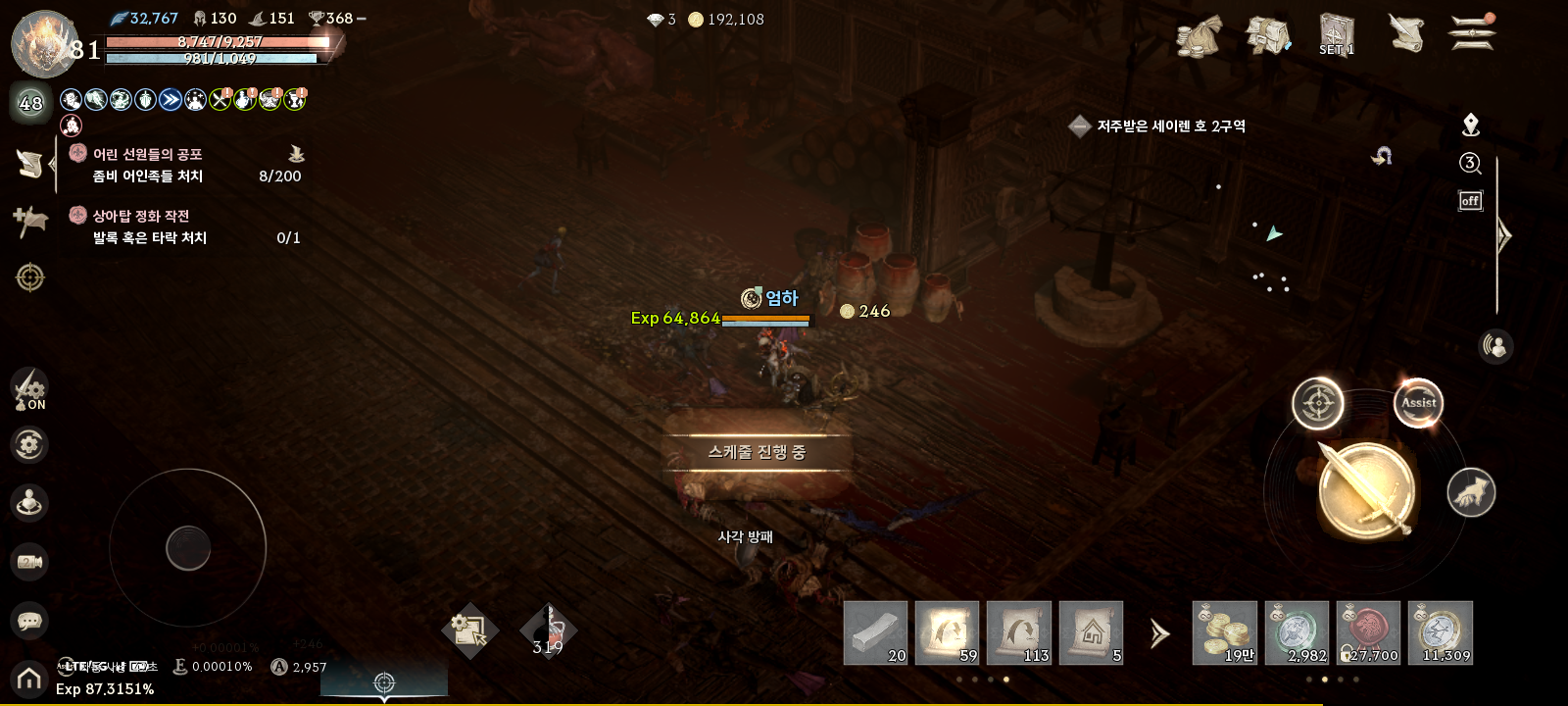The width and height of the screenshot is (1568, 706).
Task: Use the house return scroll slot
Action: pos(1091,632)
